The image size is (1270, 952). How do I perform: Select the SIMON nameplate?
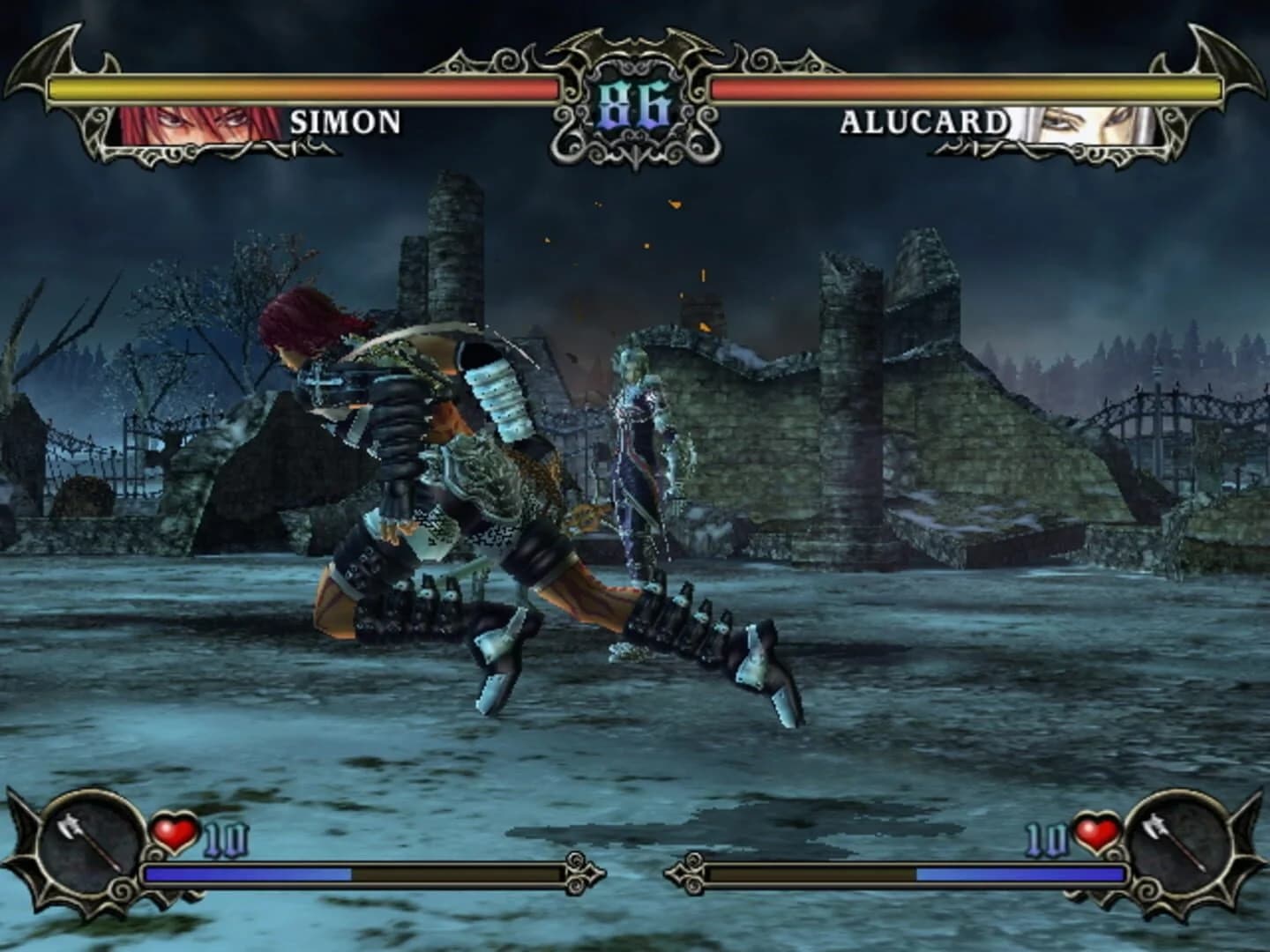click(x=344, y=123)
